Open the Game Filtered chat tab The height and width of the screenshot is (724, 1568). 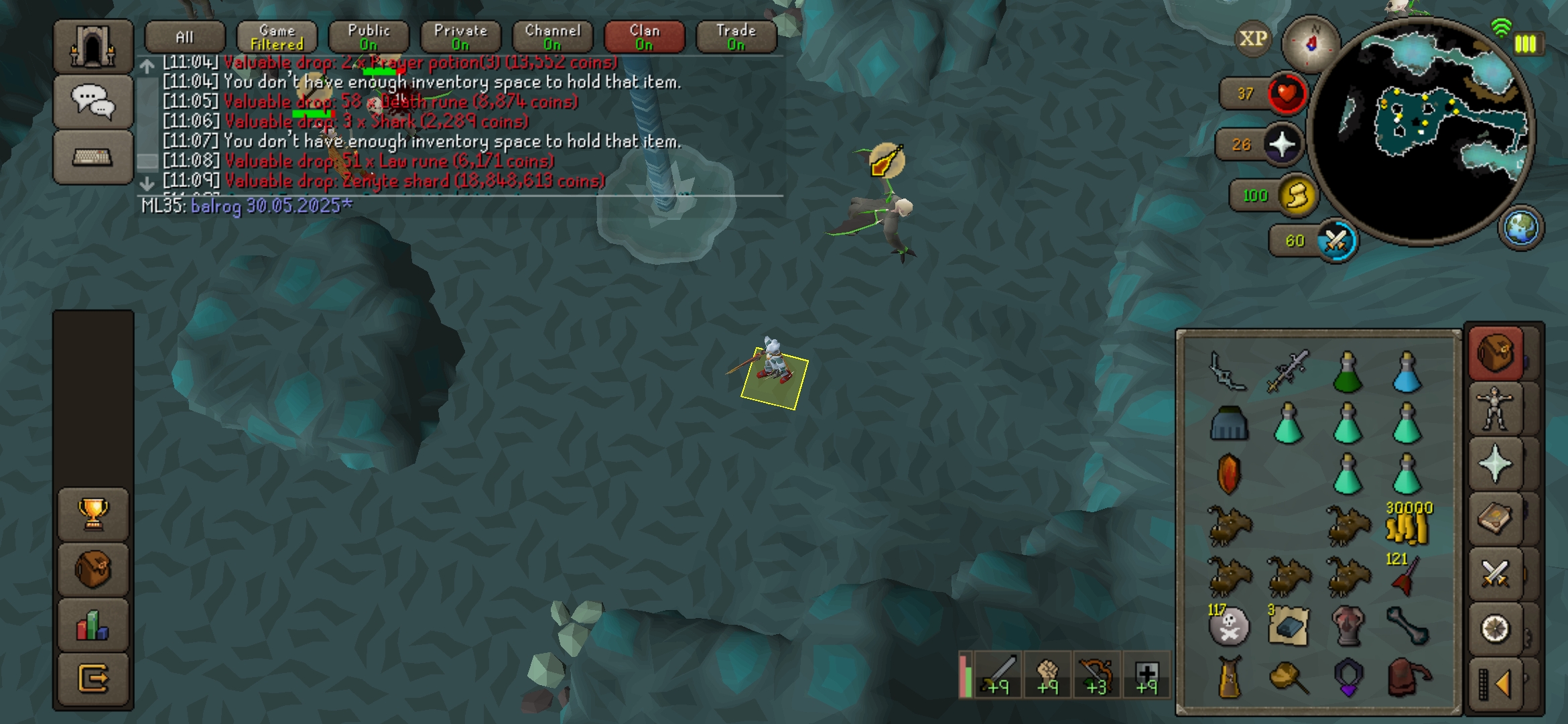pyautogui.click(x=277, y=37)
